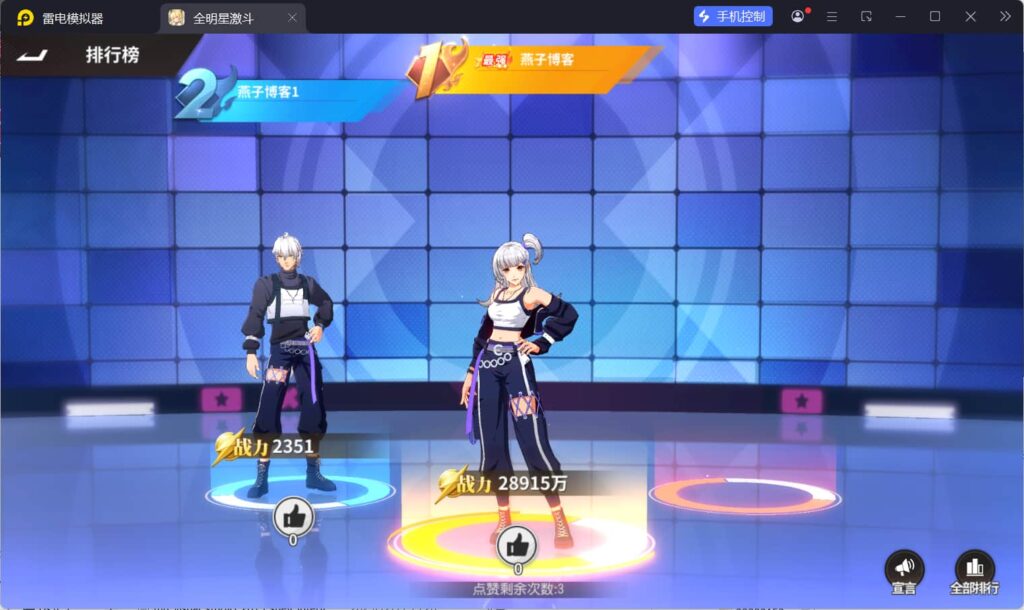Select the rank 2 燕子博客1 name banner
The height and width of the screenshot is (610, 1024).
coord(290,92)
